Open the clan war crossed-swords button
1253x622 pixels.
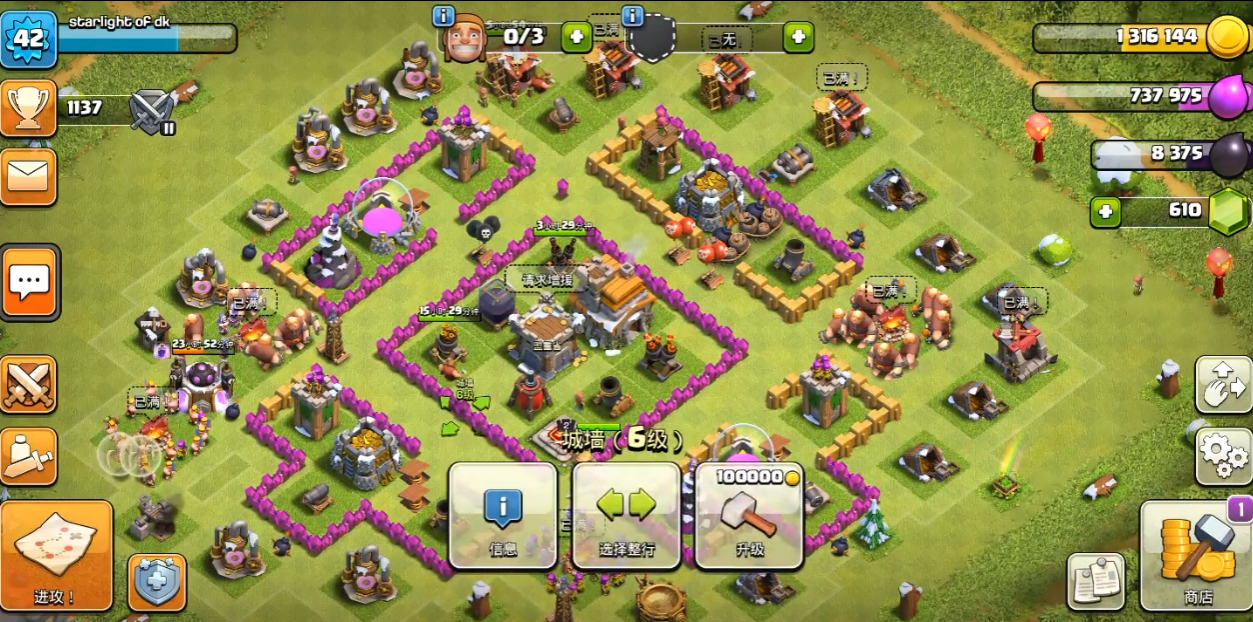(28, 384)
